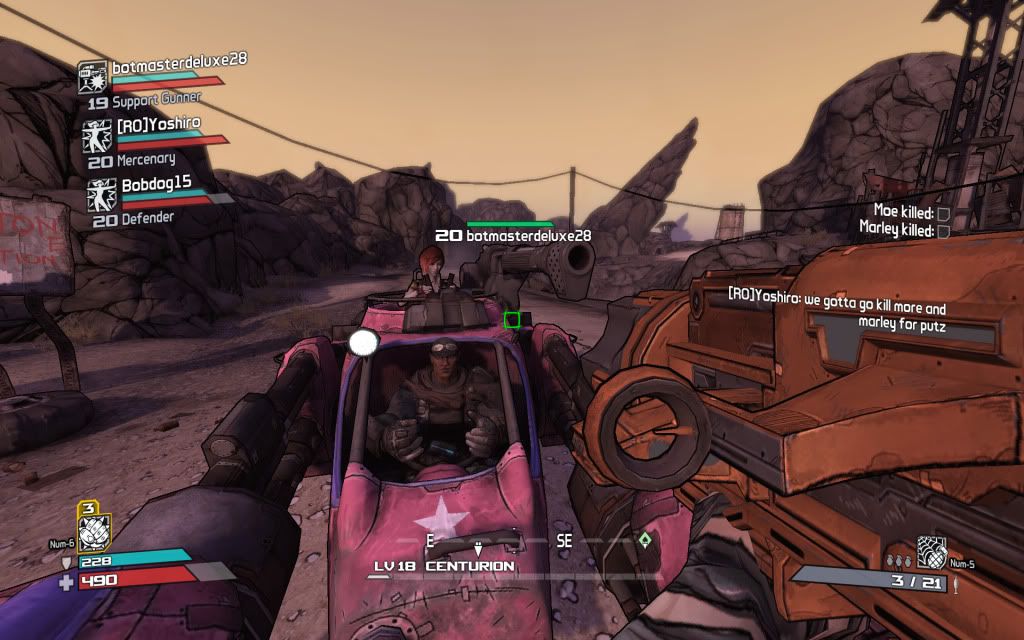Select the botmasterdeluxe28 nametag above the vehicle

click(513, 235)
